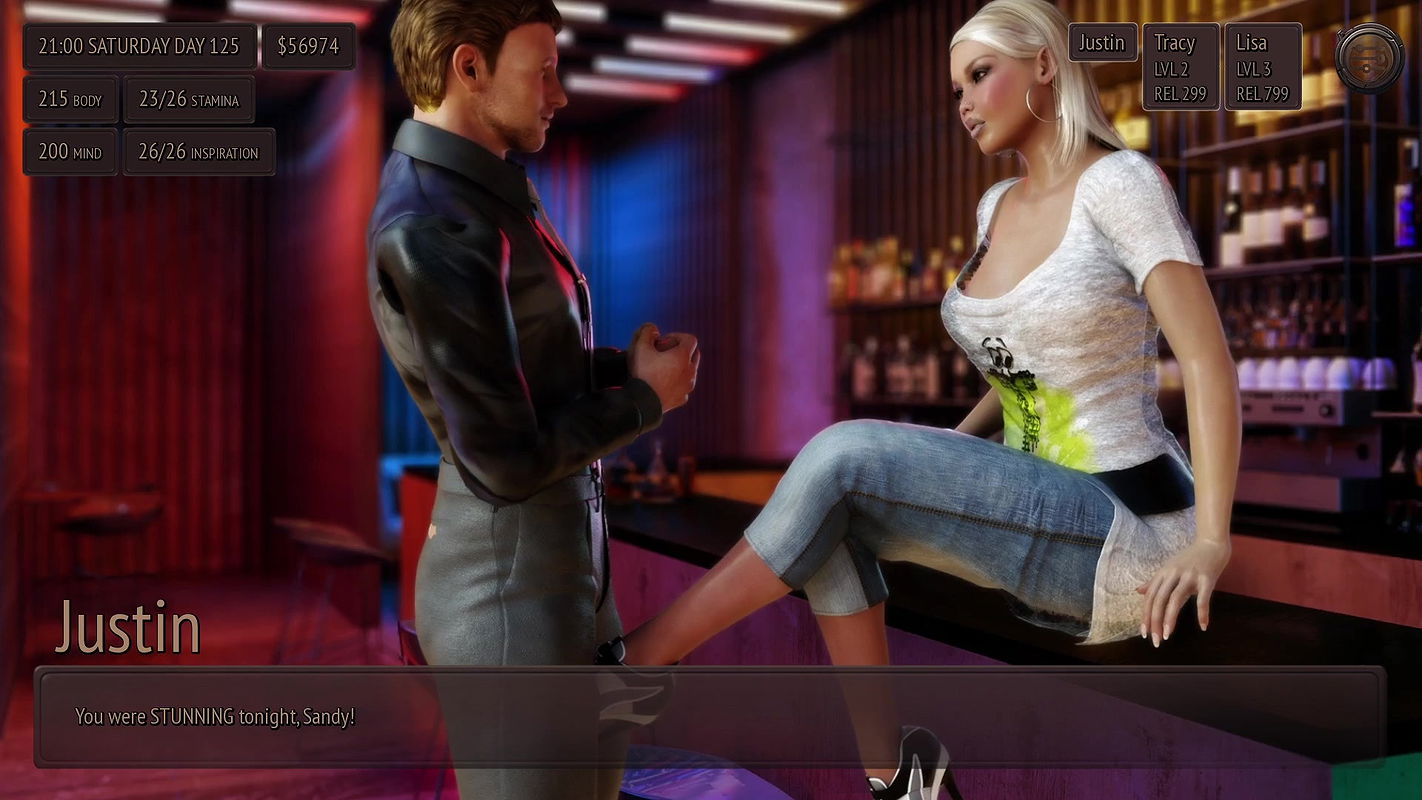Viewport: 1422px width, 800px height.
Task: Click the 215 Body stat indicator
Action: click(70, 99)
